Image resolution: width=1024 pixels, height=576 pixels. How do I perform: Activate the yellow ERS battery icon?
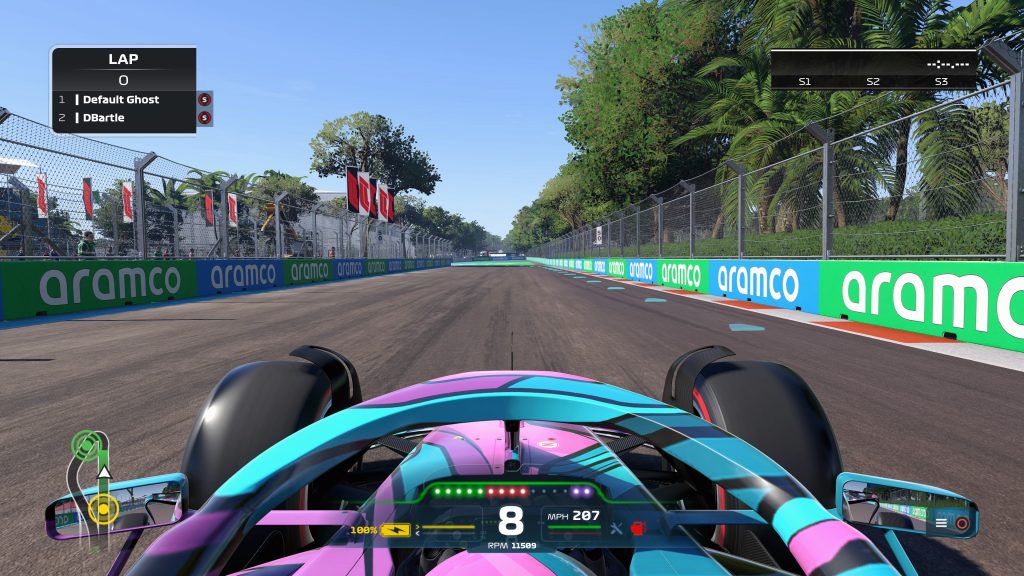point(395,529)
